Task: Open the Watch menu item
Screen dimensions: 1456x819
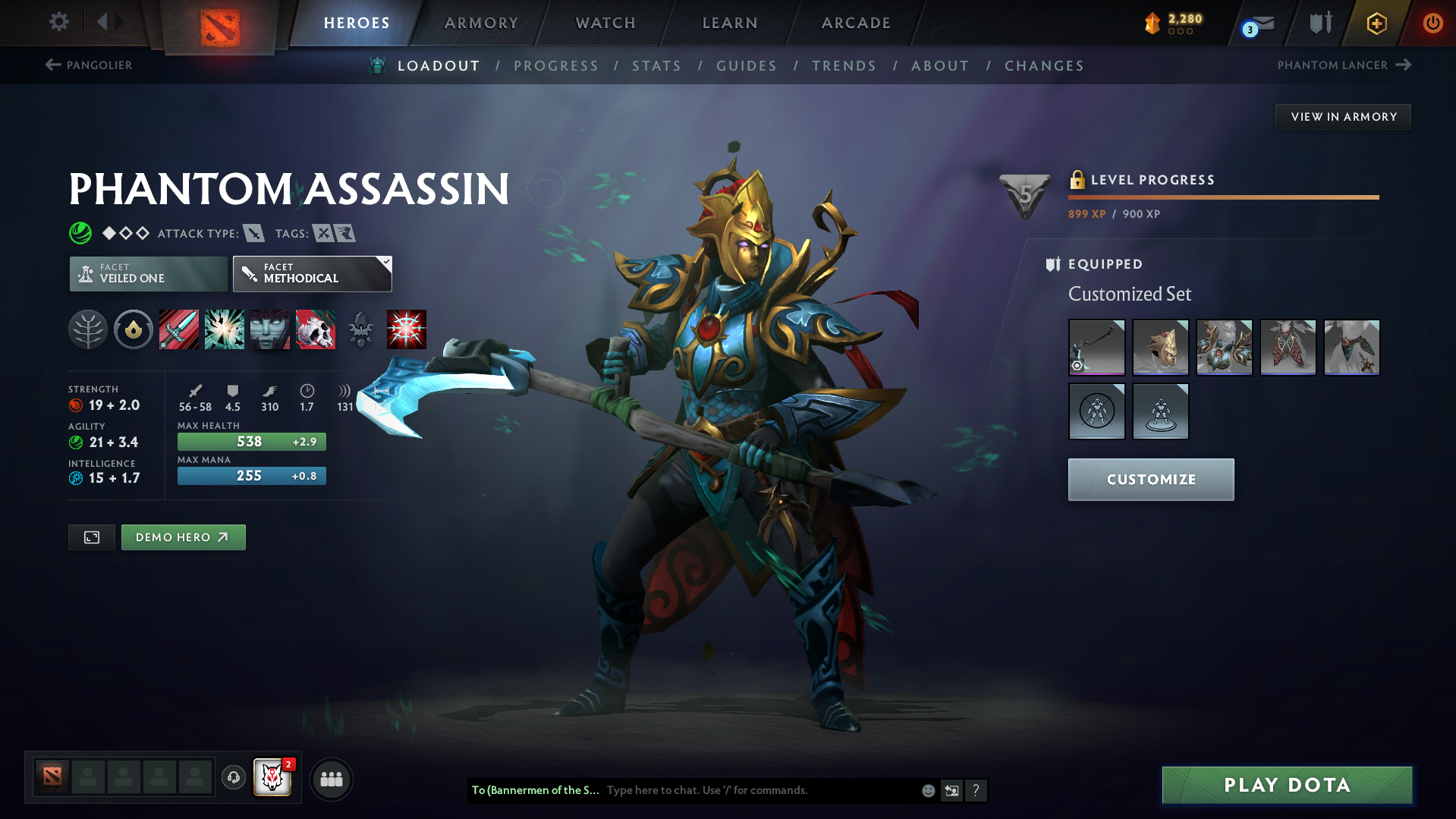Action: point(605,23)
